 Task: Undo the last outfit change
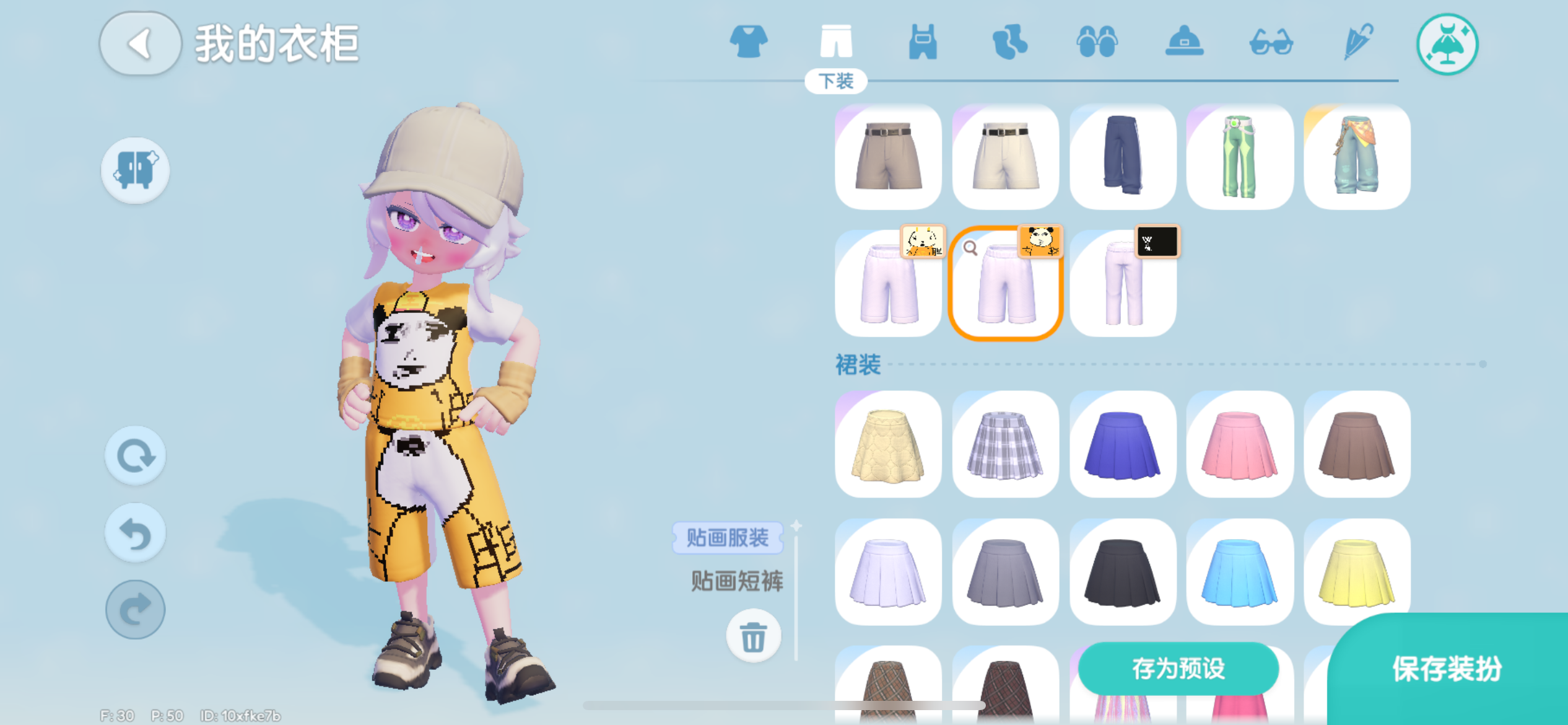click(x=135, y=532)
